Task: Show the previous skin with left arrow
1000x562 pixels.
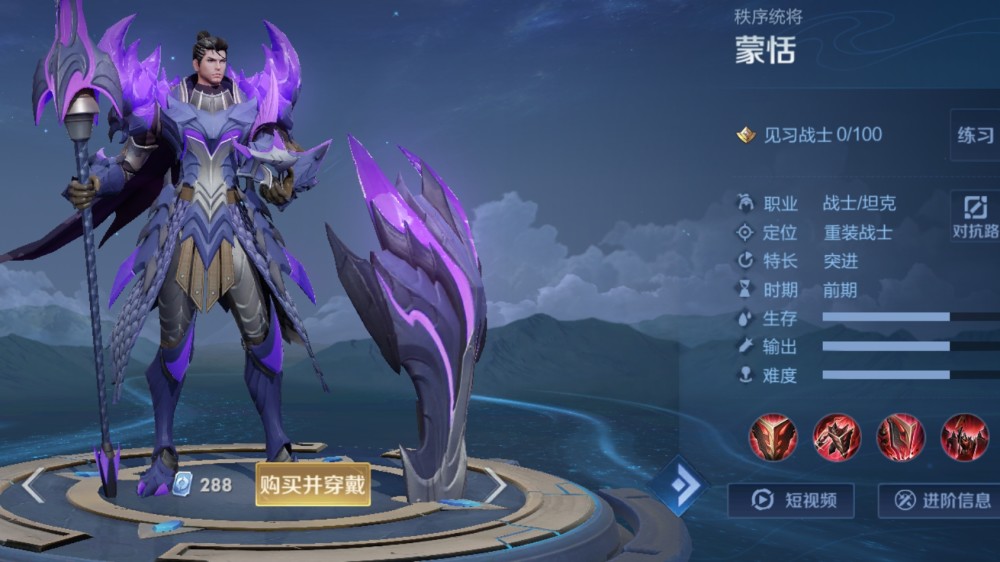Action: pyautogui.click(x=33, y=485)
